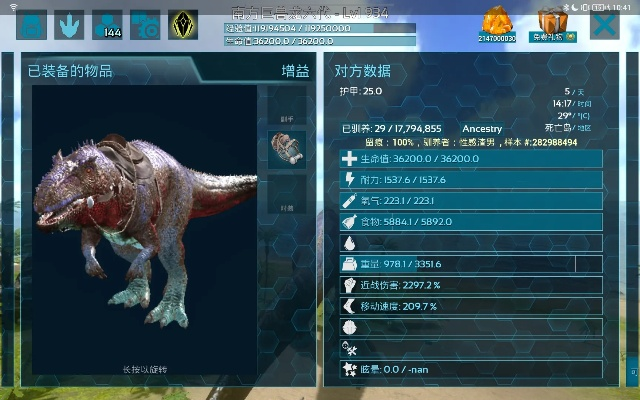Open the dinosaur footprint tab

[x=71, y=24]
